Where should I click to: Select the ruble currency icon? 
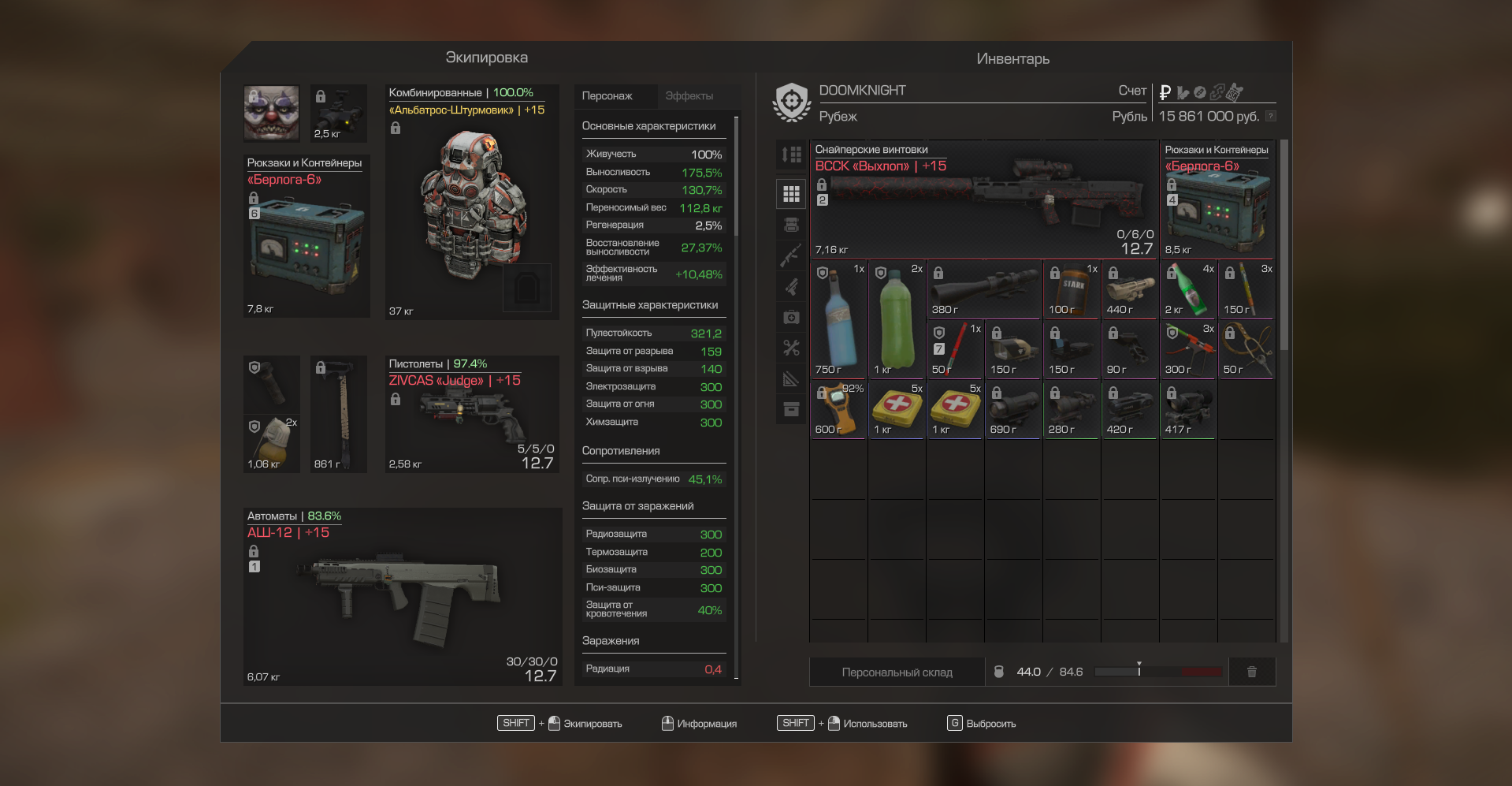1165,92
